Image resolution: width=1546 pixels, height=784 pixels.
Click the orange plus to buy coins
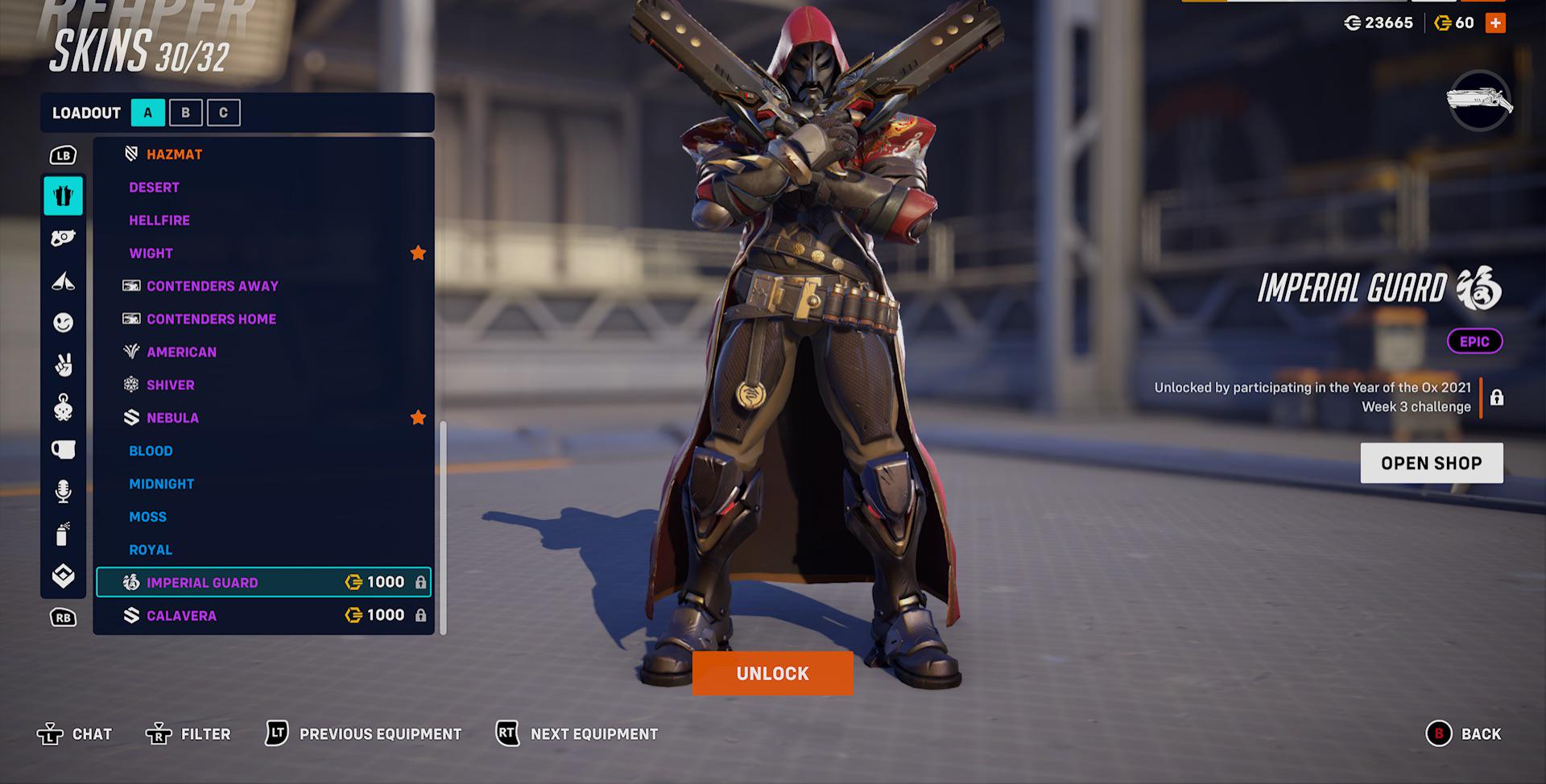[x=1494, y=23]
